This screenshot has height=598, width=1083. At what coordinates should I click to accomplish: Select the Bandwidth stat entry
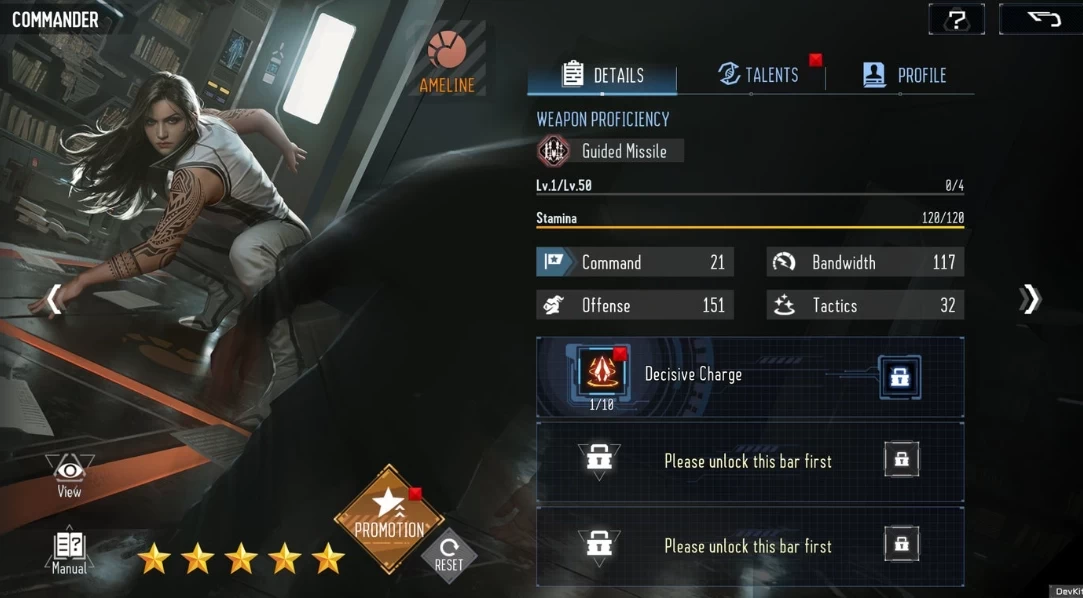click(x=865, y=262)
